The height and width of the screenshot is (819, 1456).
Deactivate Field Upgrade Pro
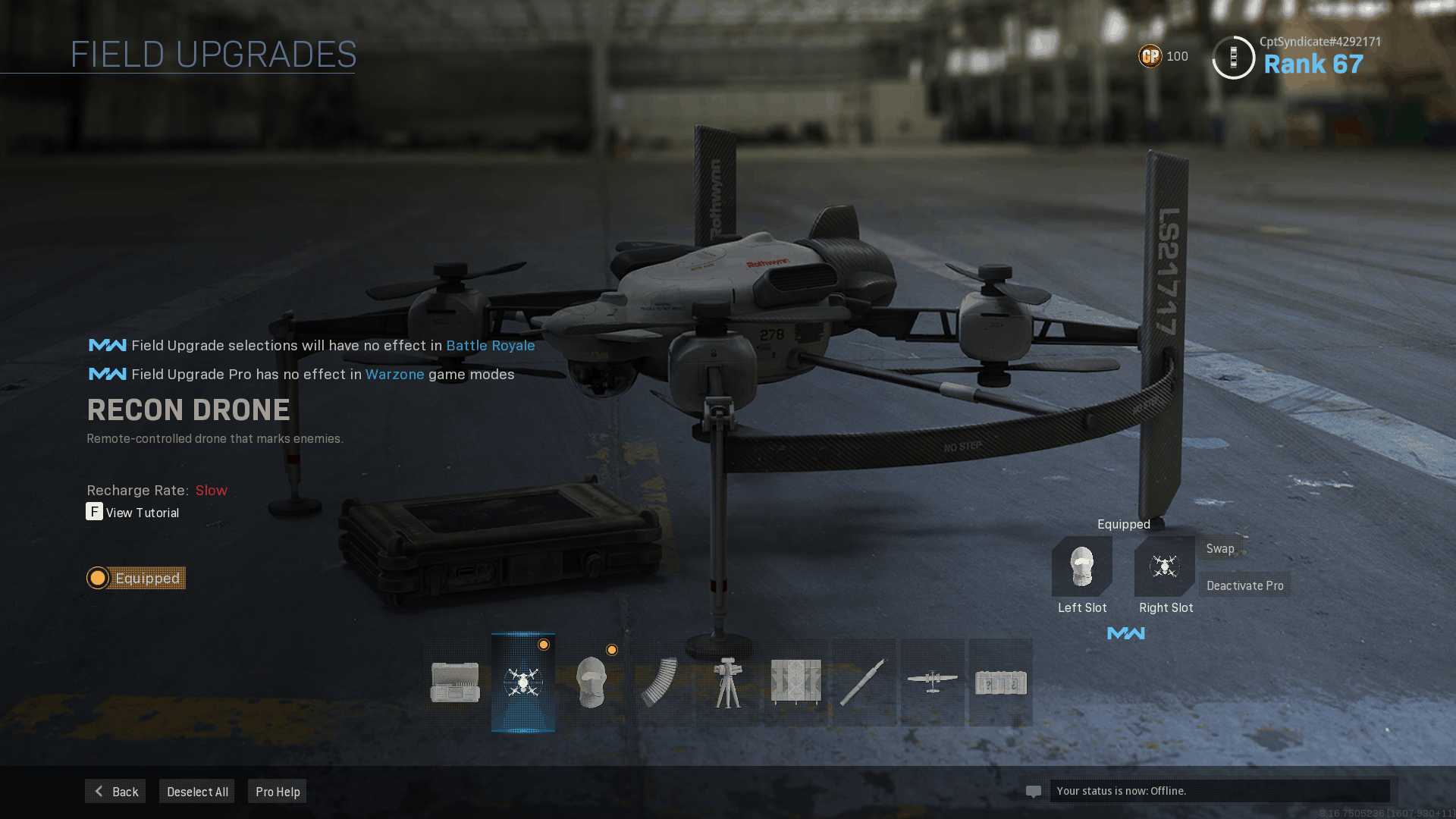pyautogui.click(x=1244, y=585)
